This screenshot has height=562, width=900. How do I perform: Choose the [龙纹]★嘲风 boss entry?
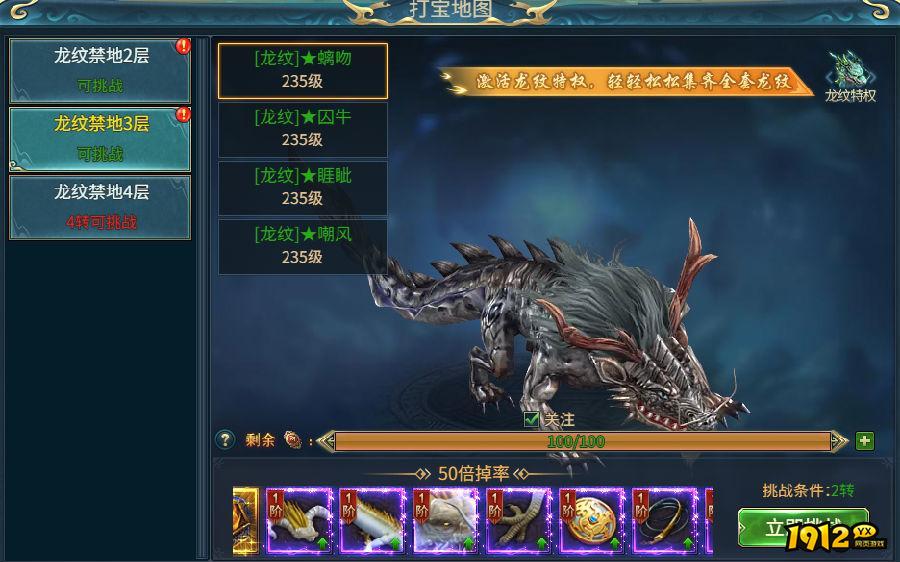(303, 246)
